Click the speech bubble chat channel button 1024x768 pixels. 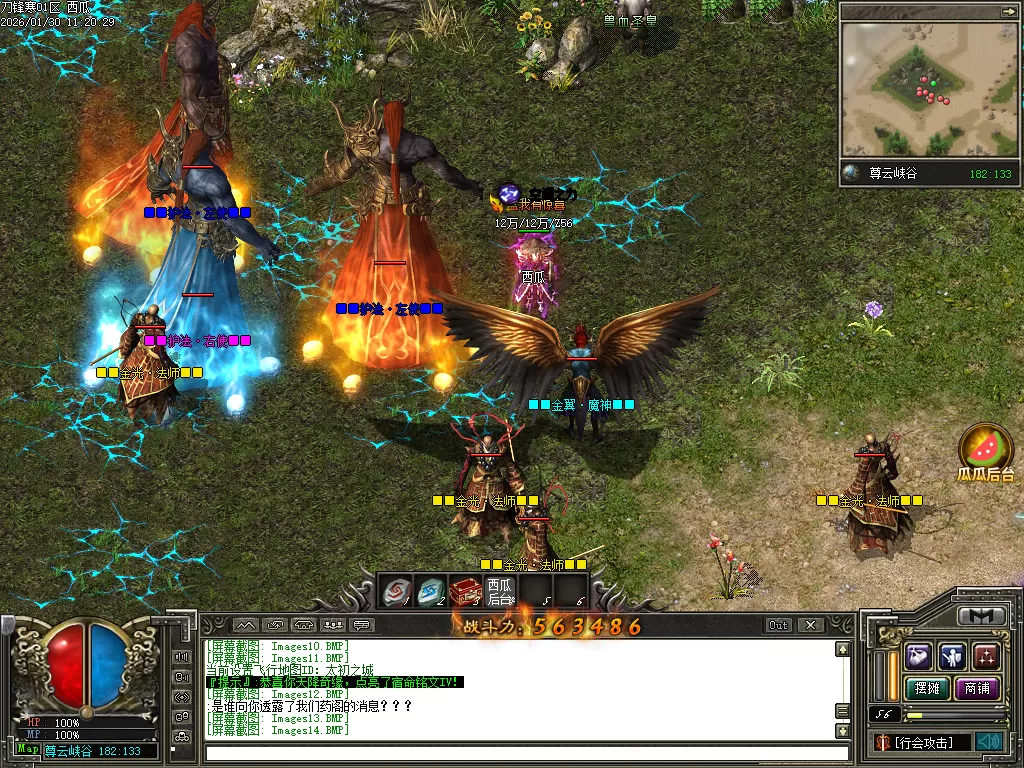(362, 625)
